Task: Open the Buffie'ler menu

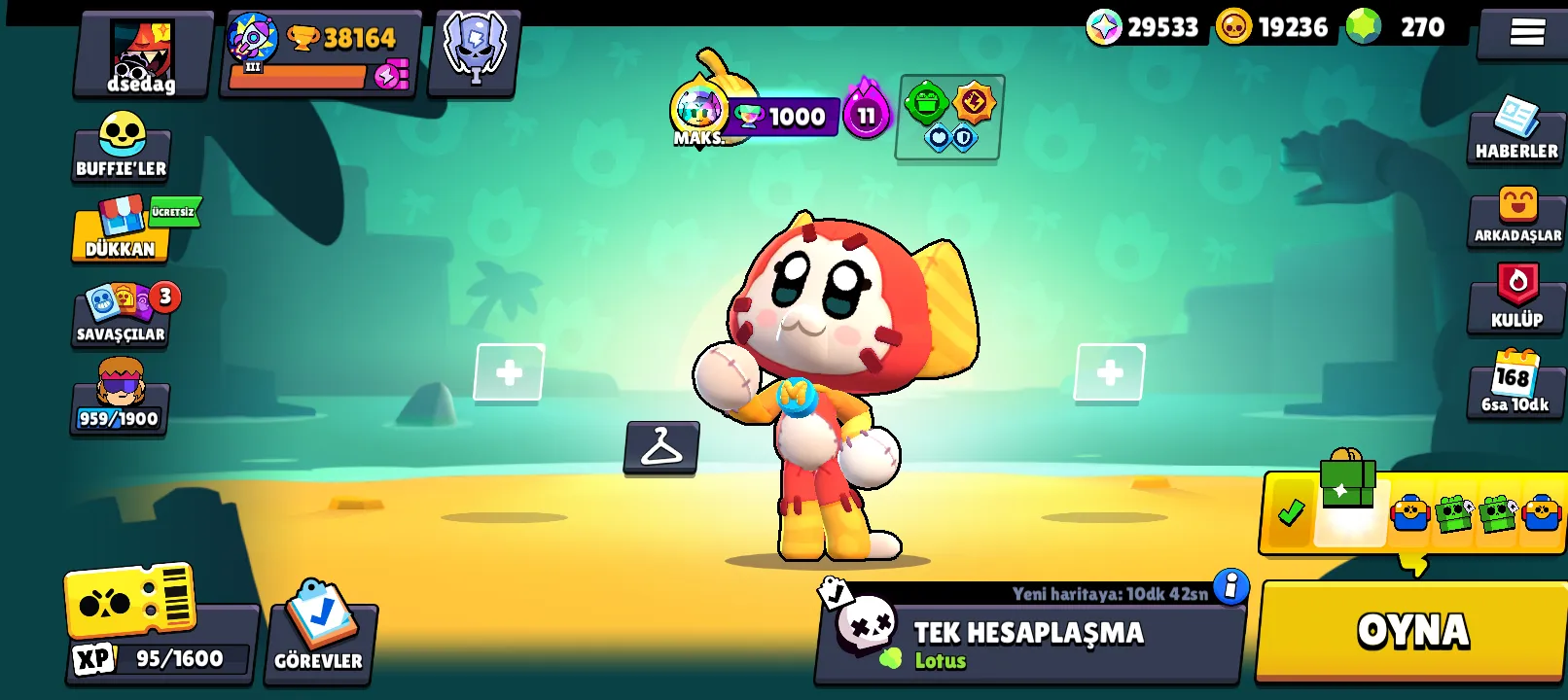Action: pyautogui.click(x=121, y=146)
